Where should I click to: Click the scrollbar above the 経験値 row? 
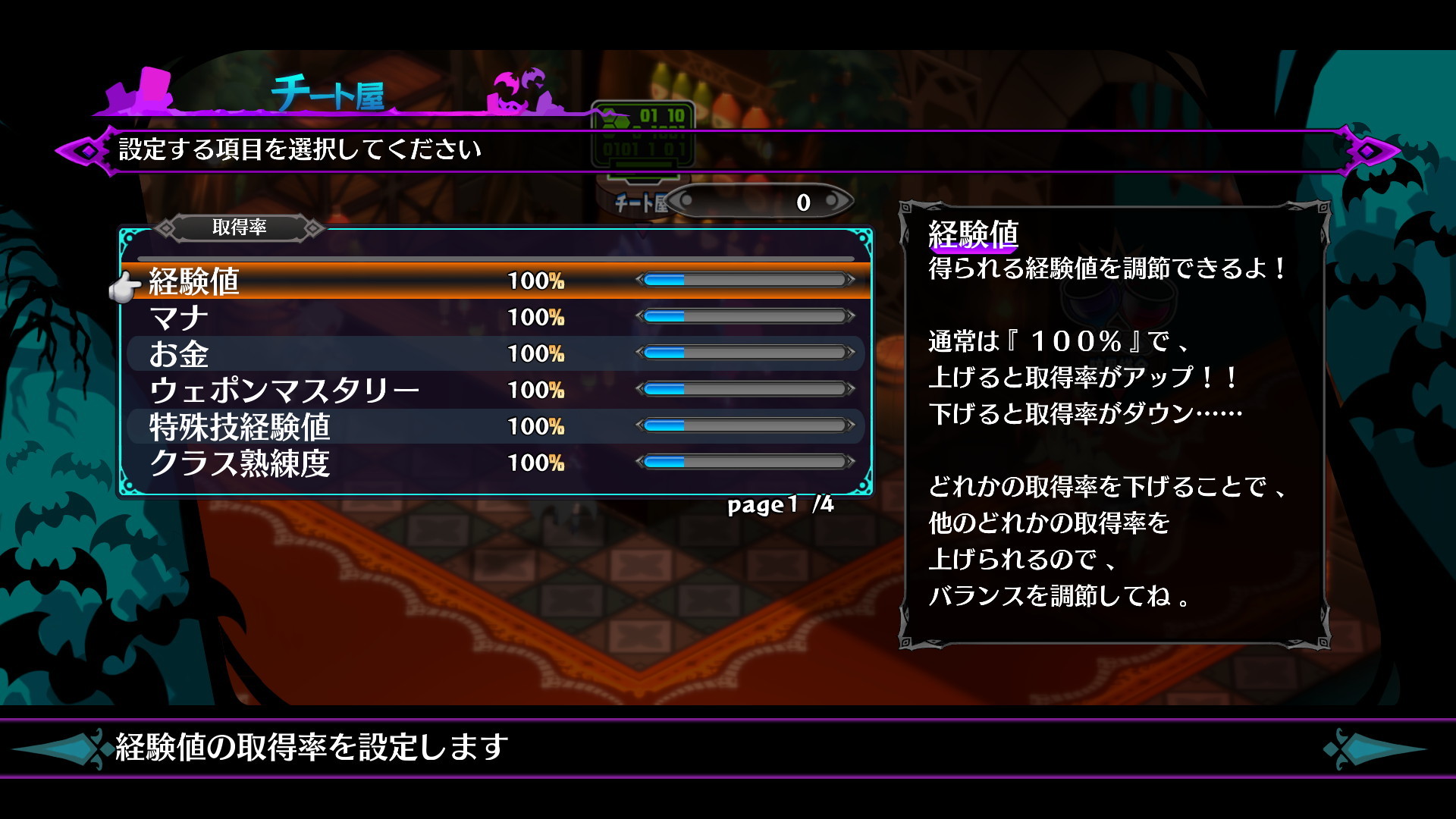pyautogui.click(x=493, y=259)
